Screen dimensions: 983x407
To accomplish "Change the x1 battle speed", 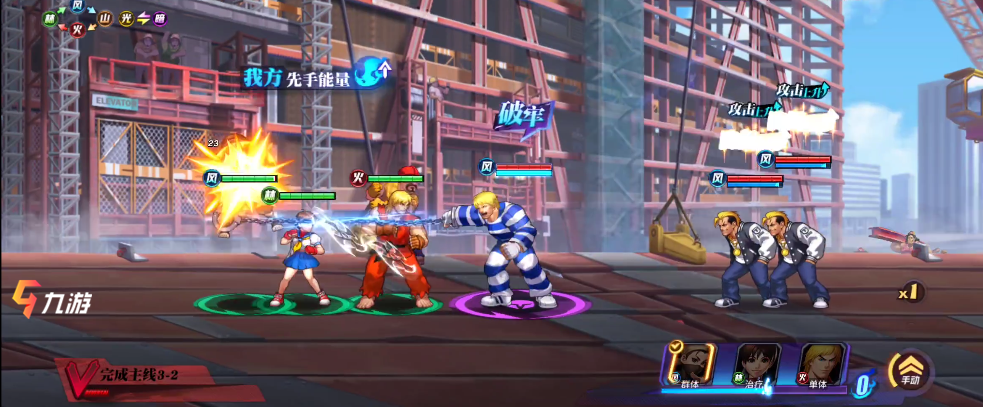I will (x=908, y=293).
